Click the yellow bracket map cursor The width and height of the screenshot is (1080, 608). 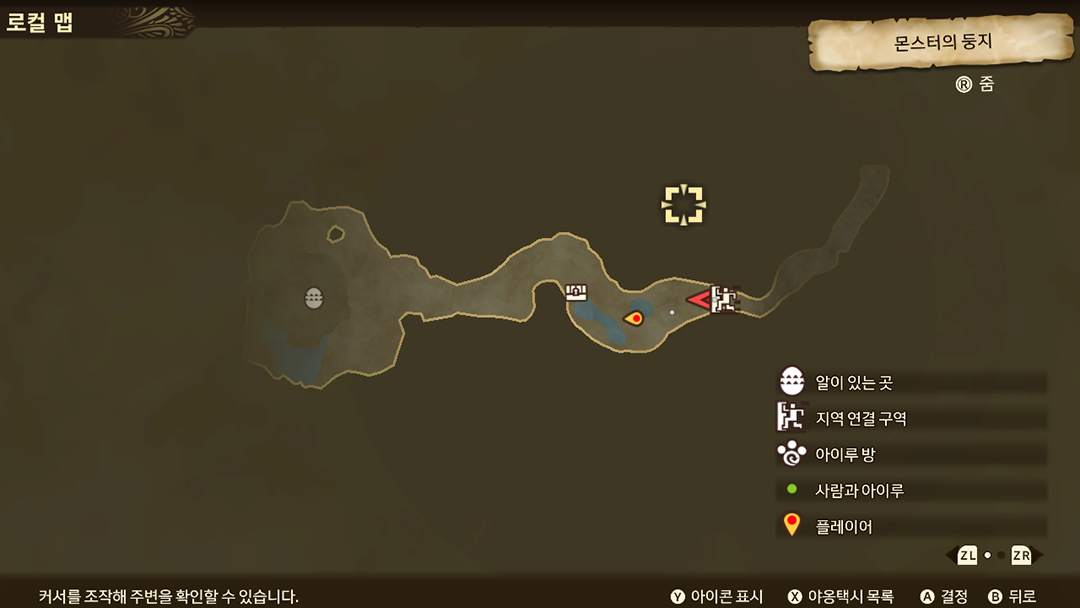(684, 204)
